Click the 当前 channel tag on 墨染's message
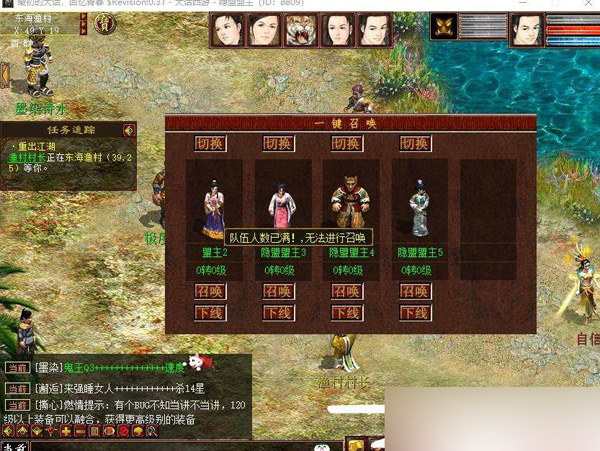Image resolution: width=600 pixels, height=451 pixels. point(17,368)
